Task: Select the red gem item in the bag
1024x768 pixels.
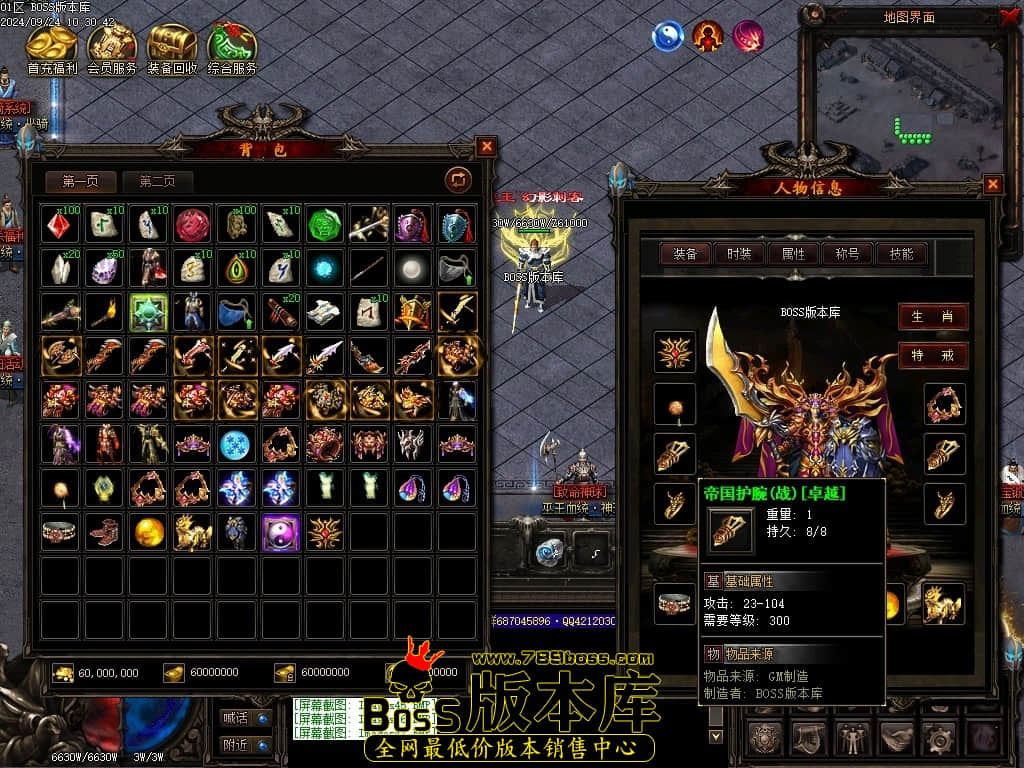Action: click(60, 224)
